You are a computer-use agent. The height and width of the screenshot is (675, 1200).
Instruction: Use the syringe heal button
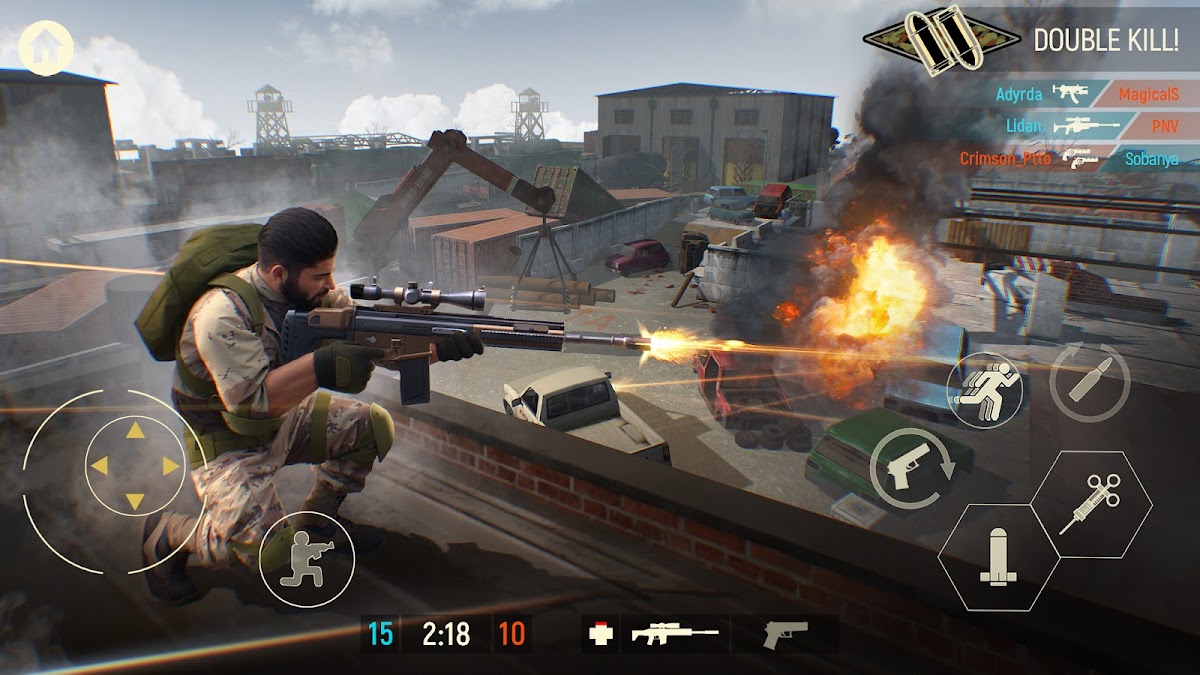tap(1091, 503)
